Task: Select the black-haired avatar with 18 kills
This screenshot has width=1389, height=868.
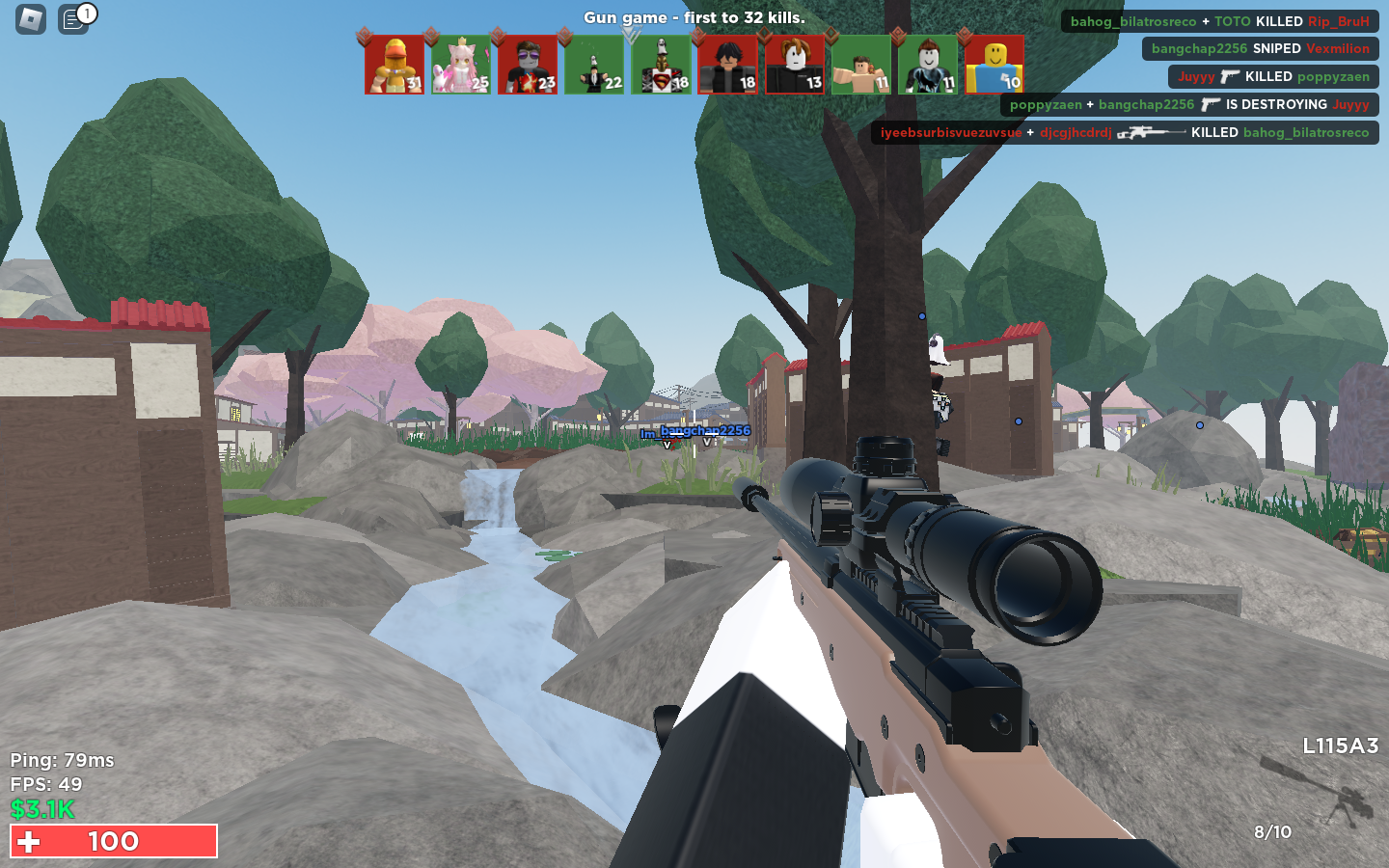Action: [x=728, y=65]
